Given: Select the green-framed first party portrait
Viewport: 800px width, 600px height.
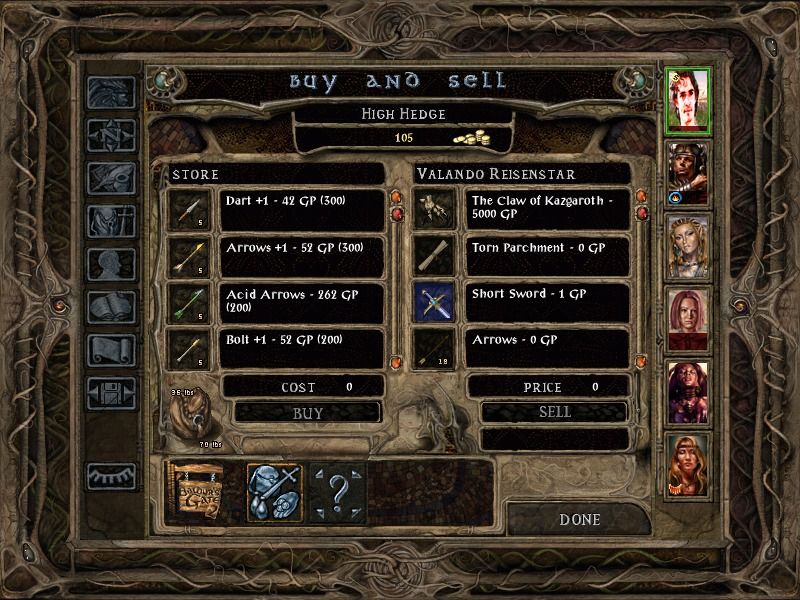Looking at the screenshot, I should point(688,98).
